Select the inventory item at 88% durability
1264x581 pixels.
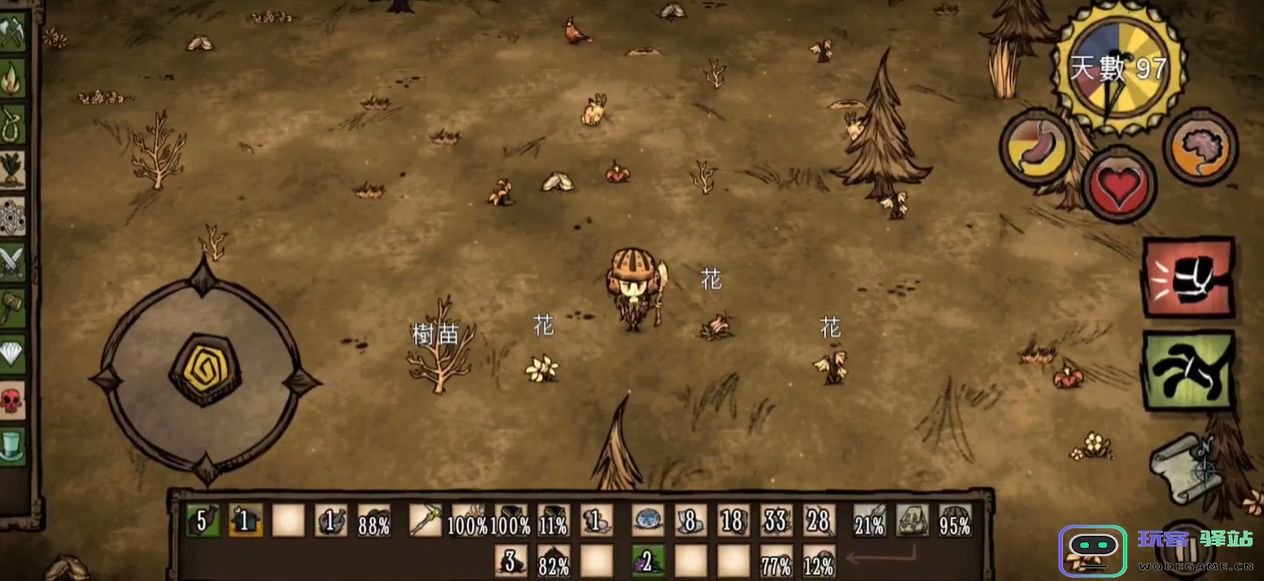tap(374, 520)
